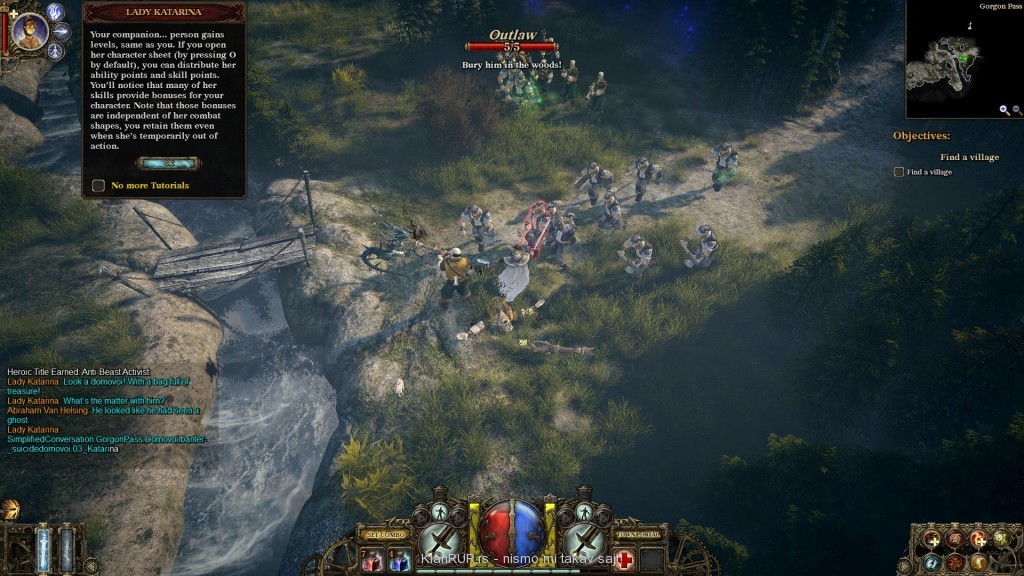Activate the Town Portal button
This screenshot has height=576, width=1024.
click(x=637, y=535)
